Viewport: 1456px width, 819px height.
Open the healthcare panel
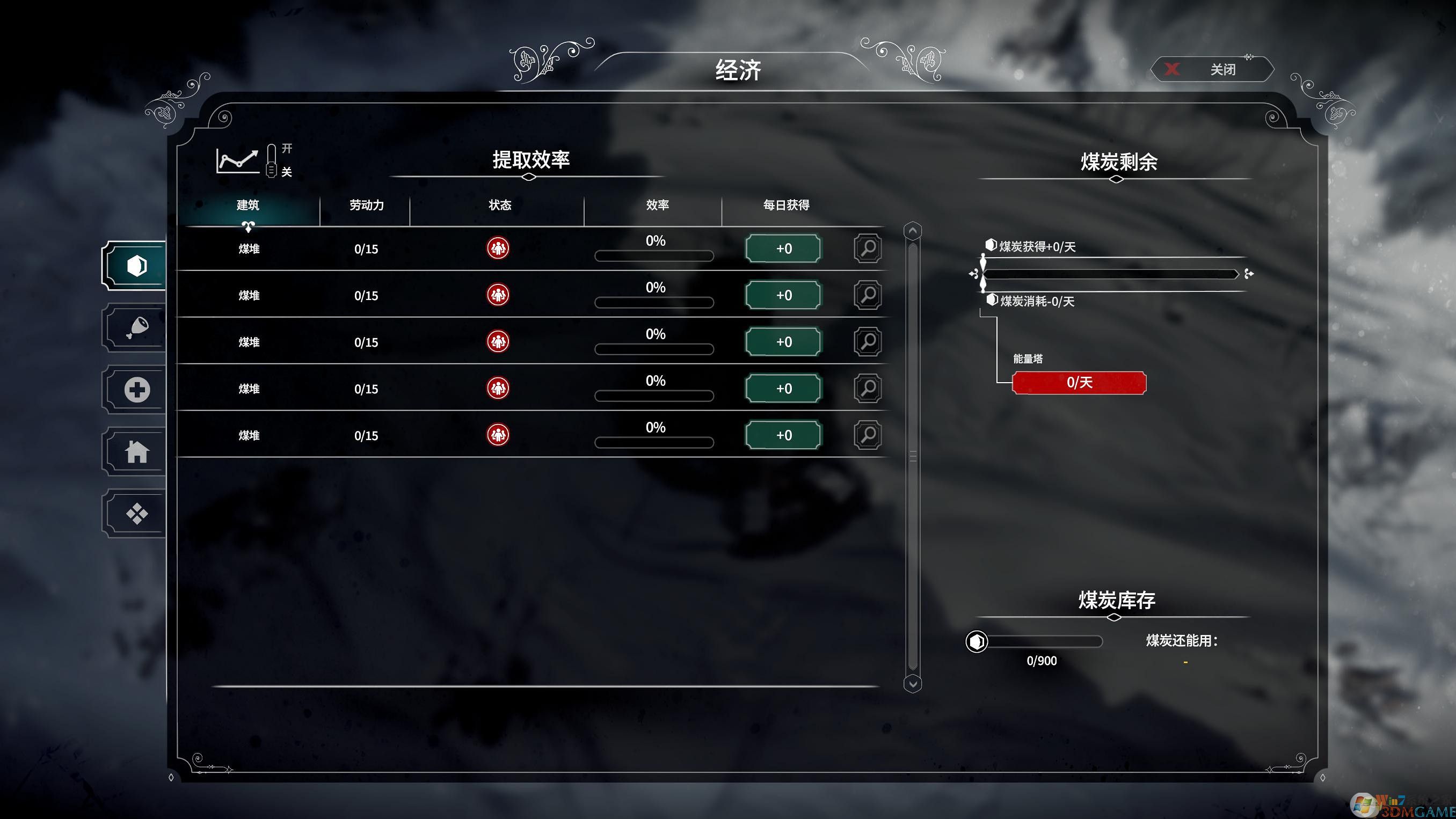(136, 389)
